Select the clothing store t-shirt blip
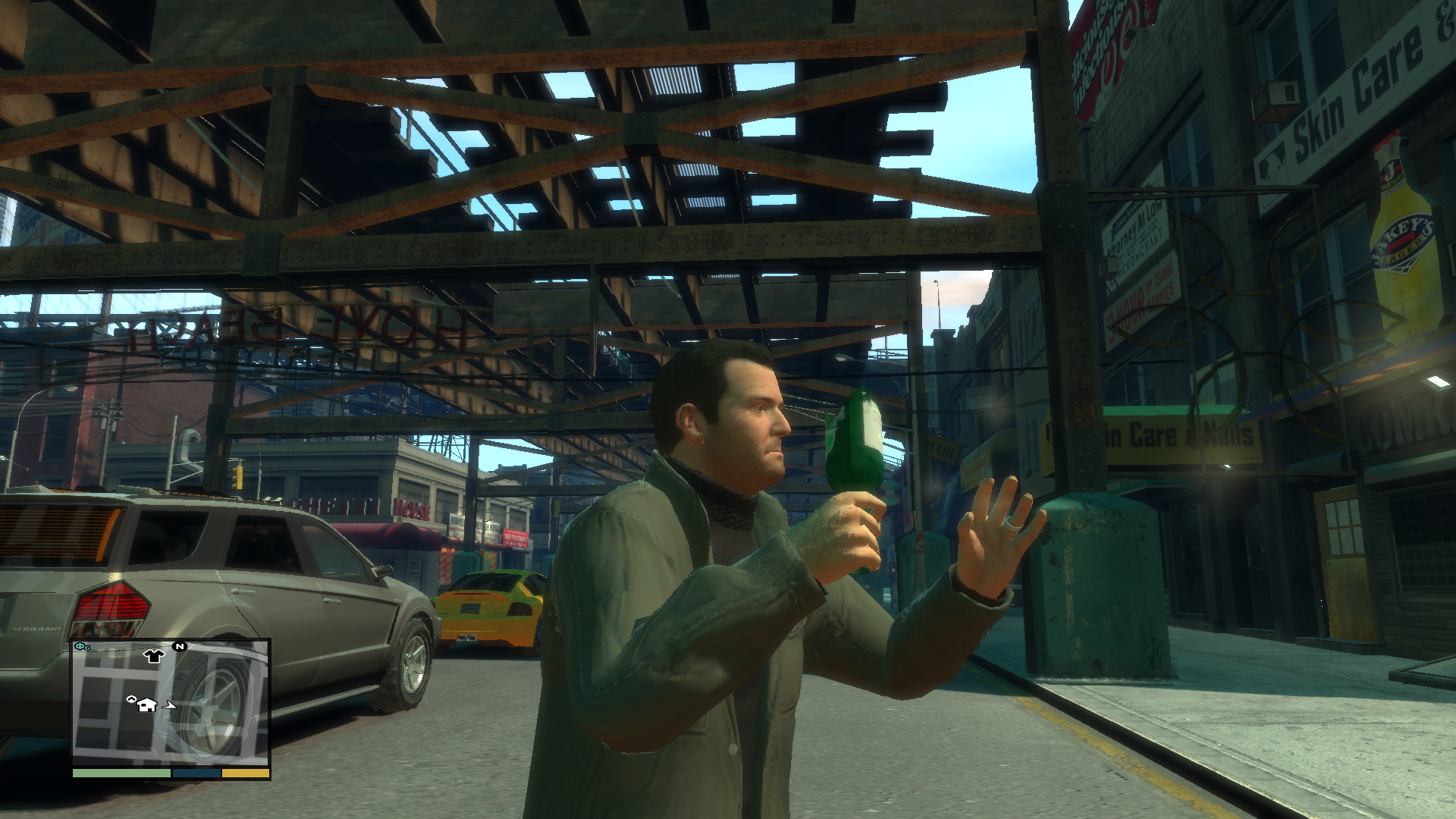 [154, 656]
